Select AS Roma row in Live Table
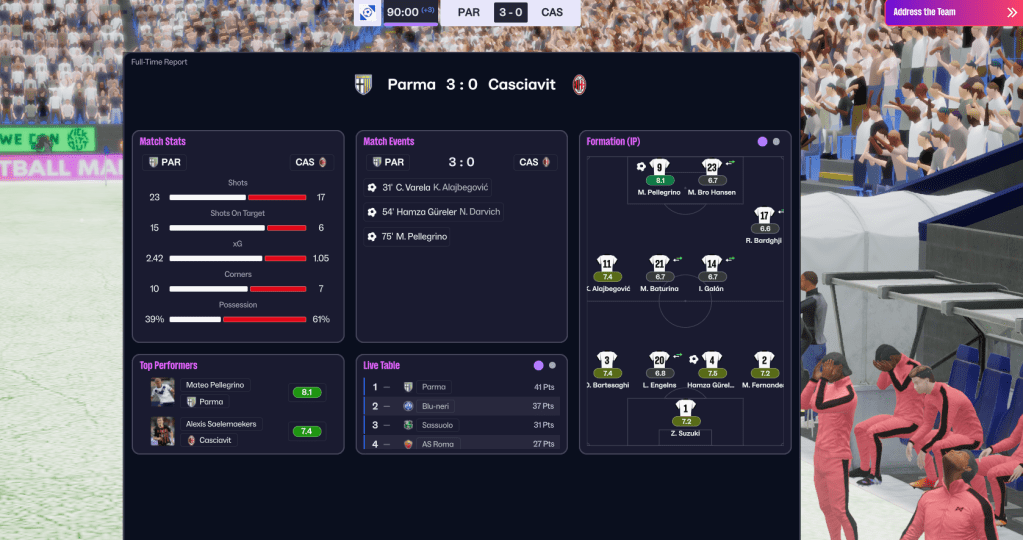Viewport: 1023px width, 540px height. pos(460,444)
